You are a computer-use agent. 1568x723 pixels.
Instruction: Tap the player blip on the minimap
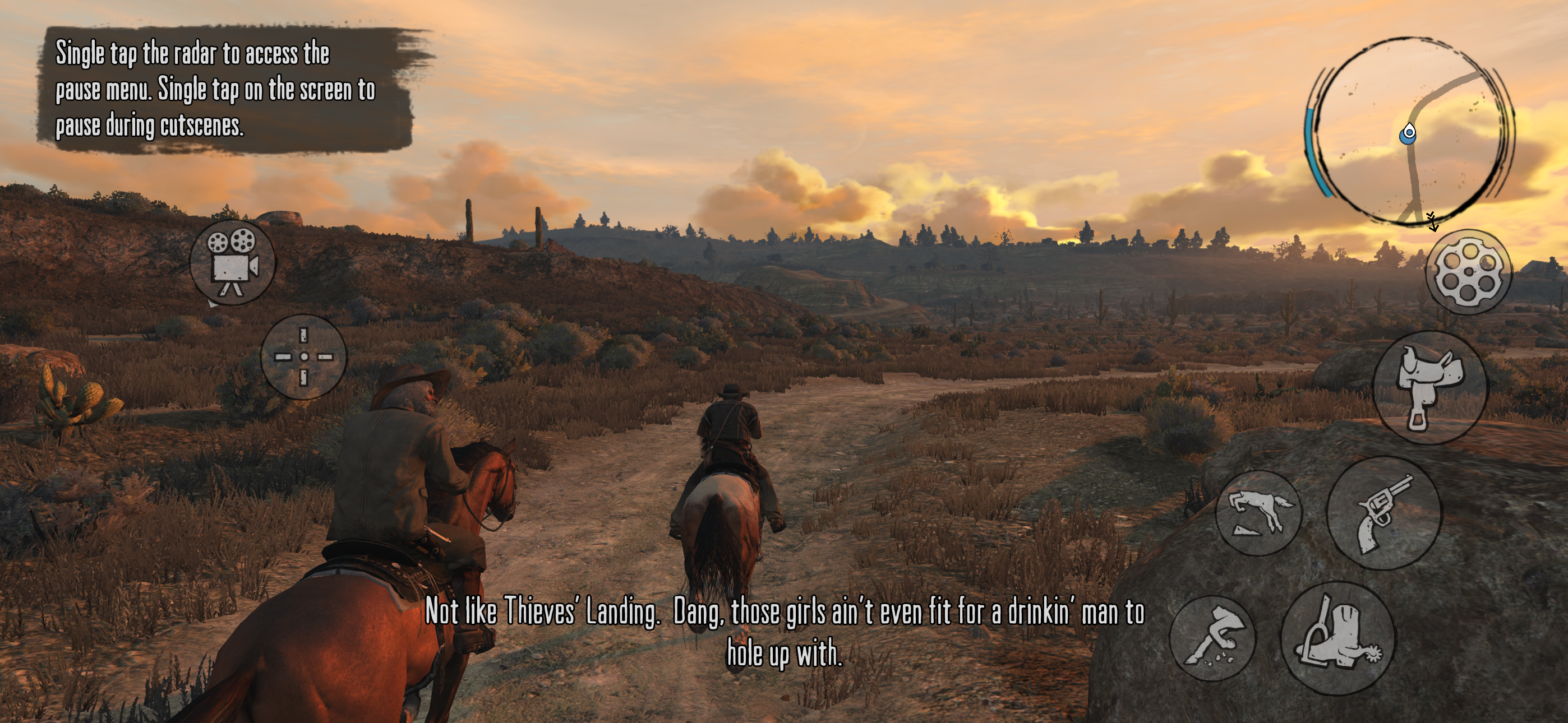point(1410,134)
